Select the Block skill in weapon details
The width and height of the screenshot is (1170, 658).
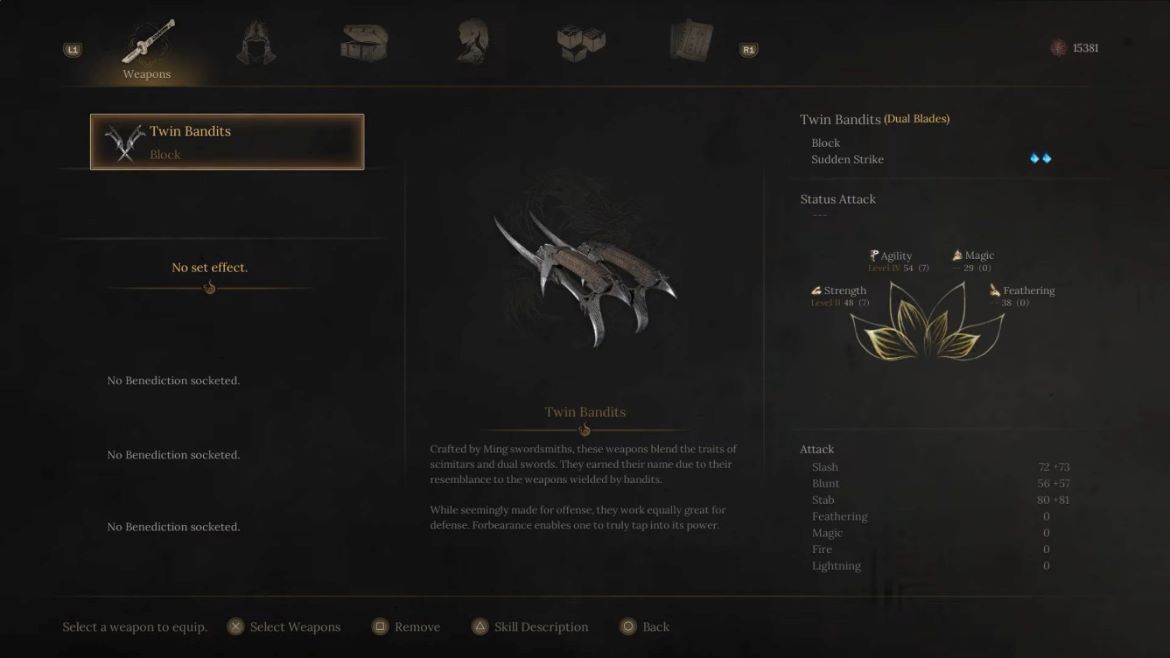click(826, 143)
